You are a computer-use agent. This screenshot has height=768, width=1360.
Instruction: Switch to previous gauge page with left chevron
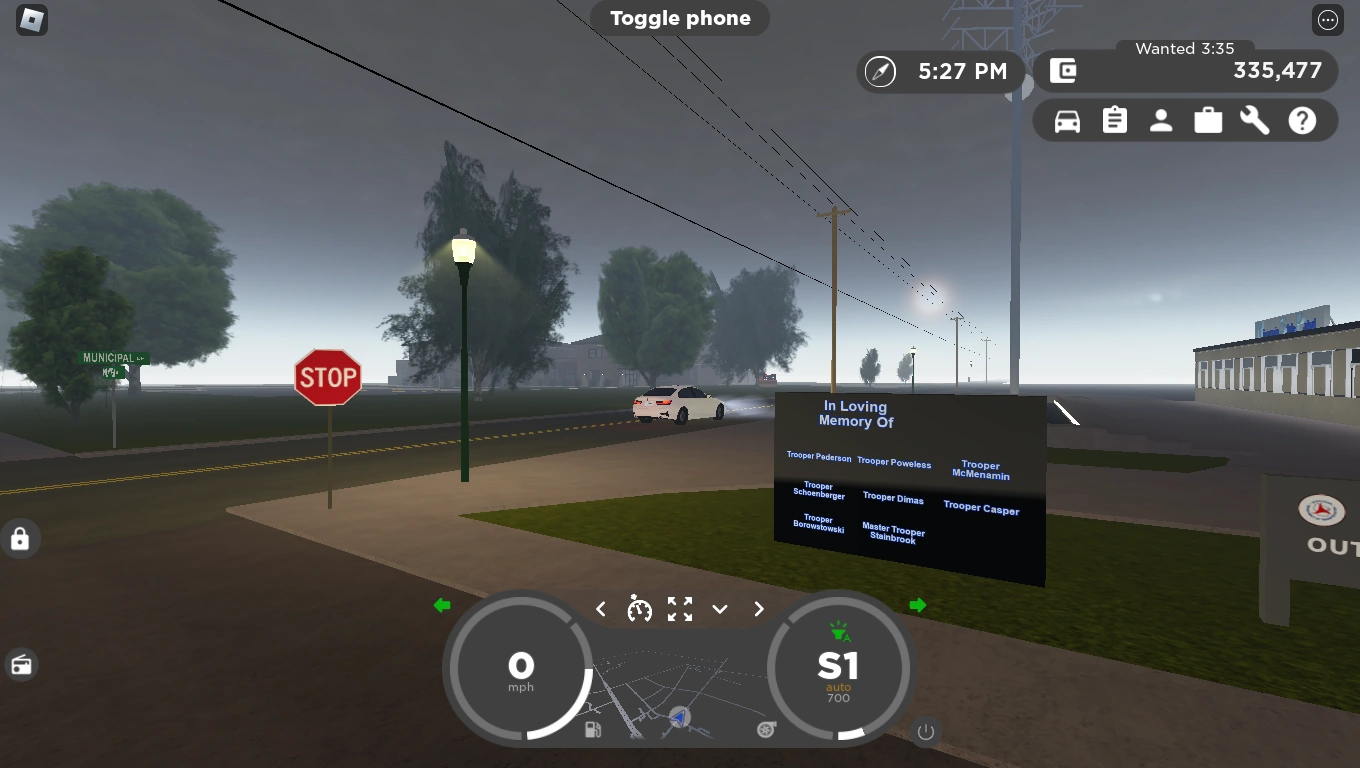[x=600, y=608]
